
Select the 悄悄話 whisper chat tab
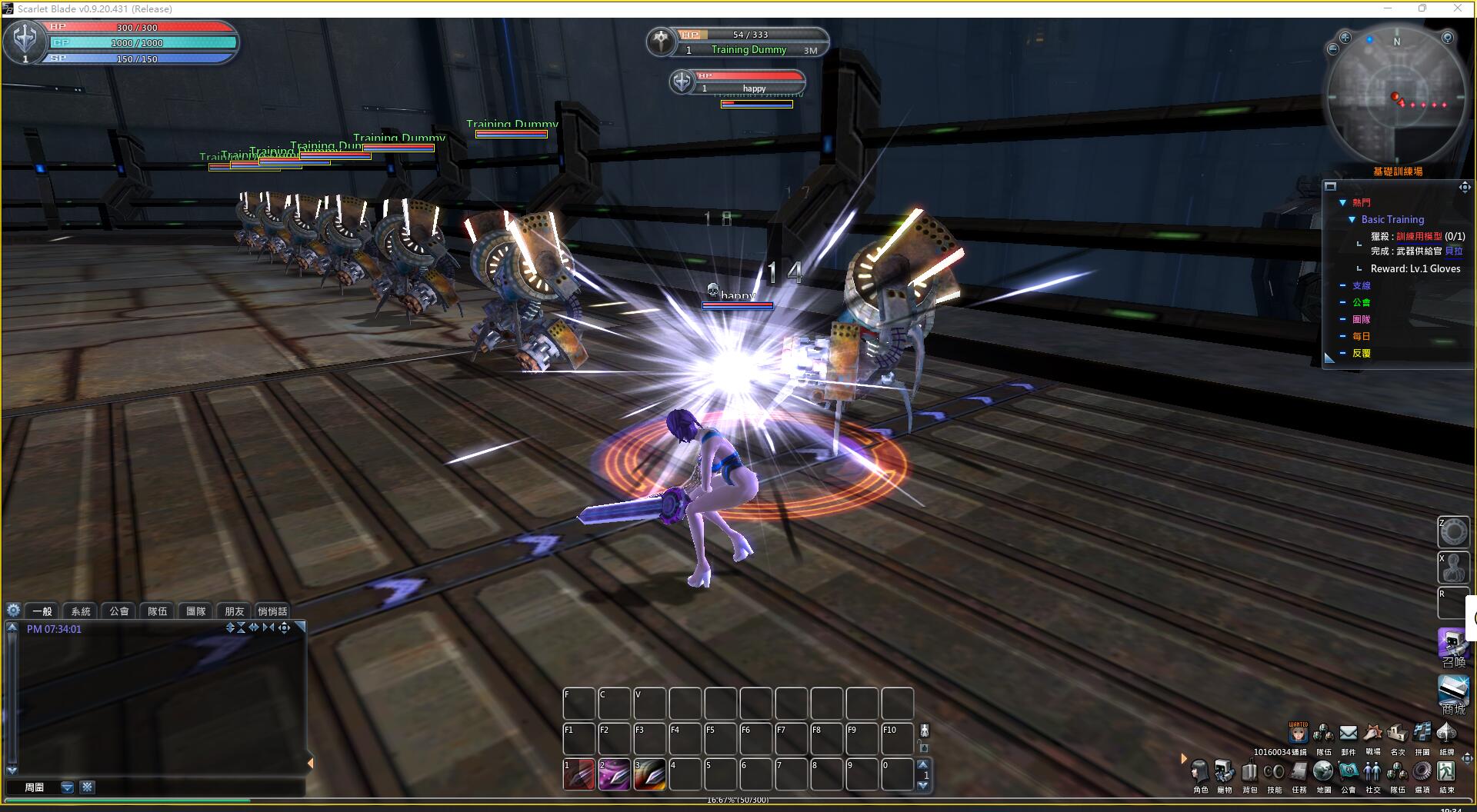272,611
